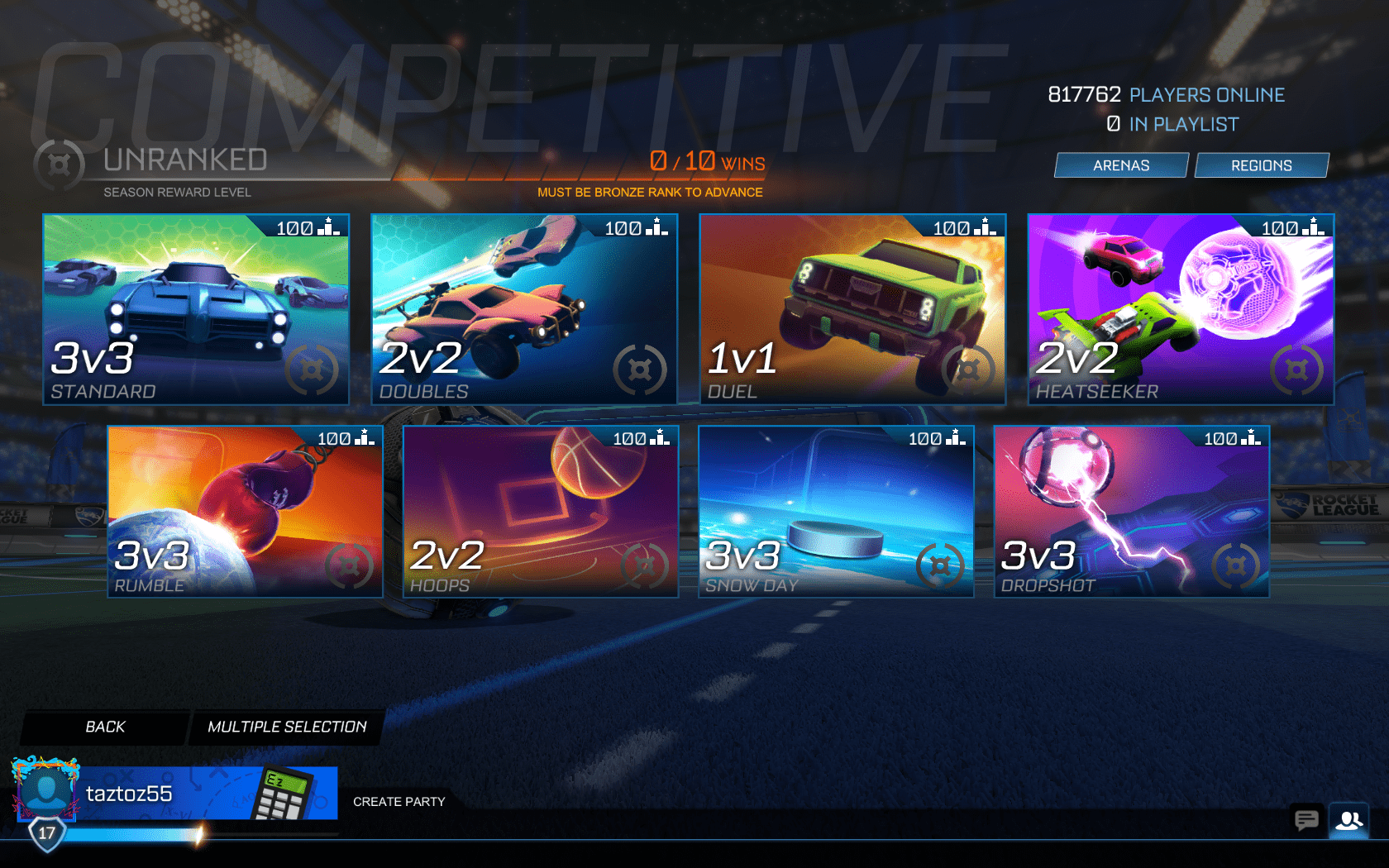1389x868 pixels.
Task: Enable MULTIPLE SELECTION mode
Action: [286, 727]
